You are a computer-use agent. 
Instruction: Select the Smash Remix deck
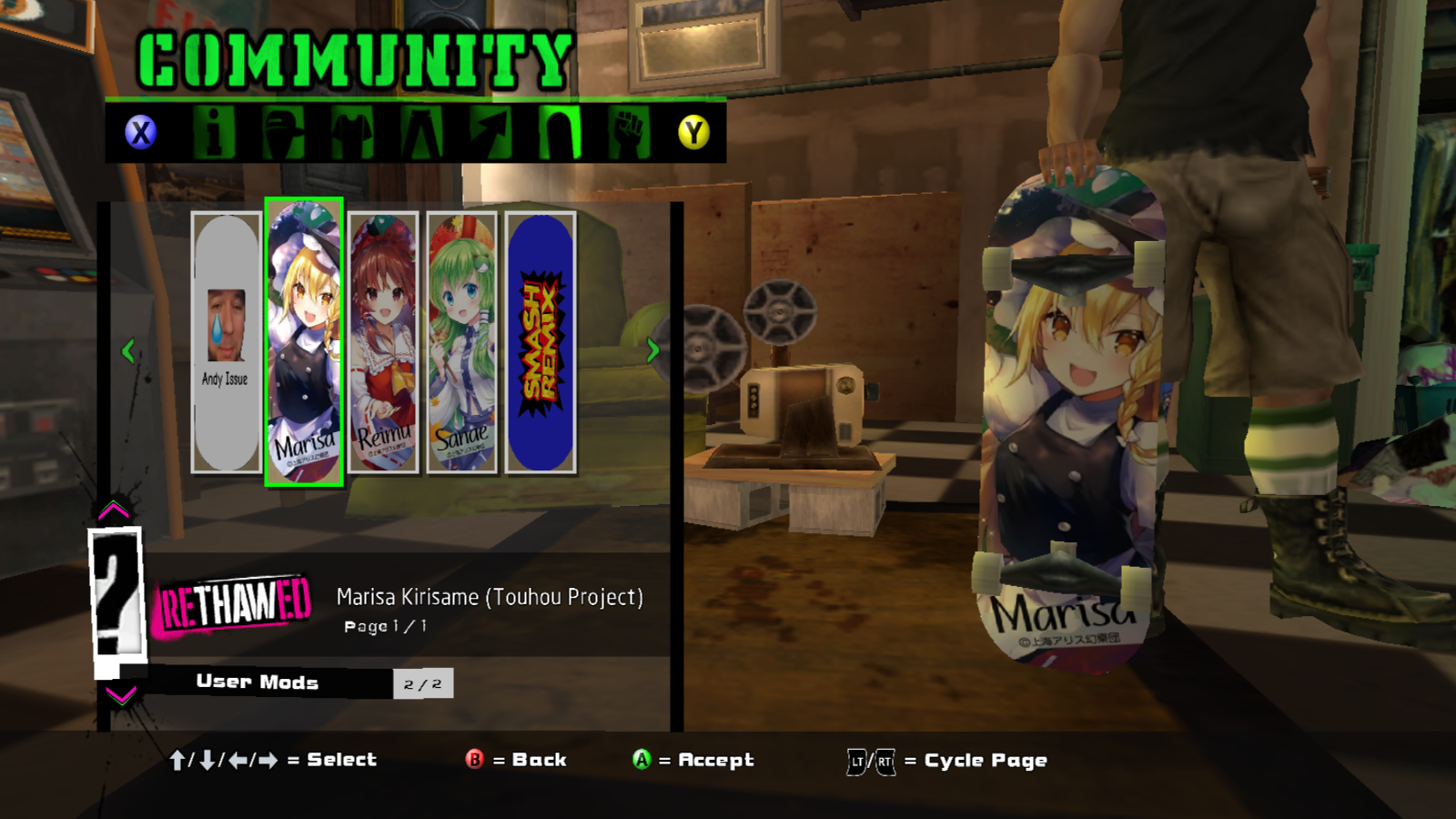[x=541, y=342]
